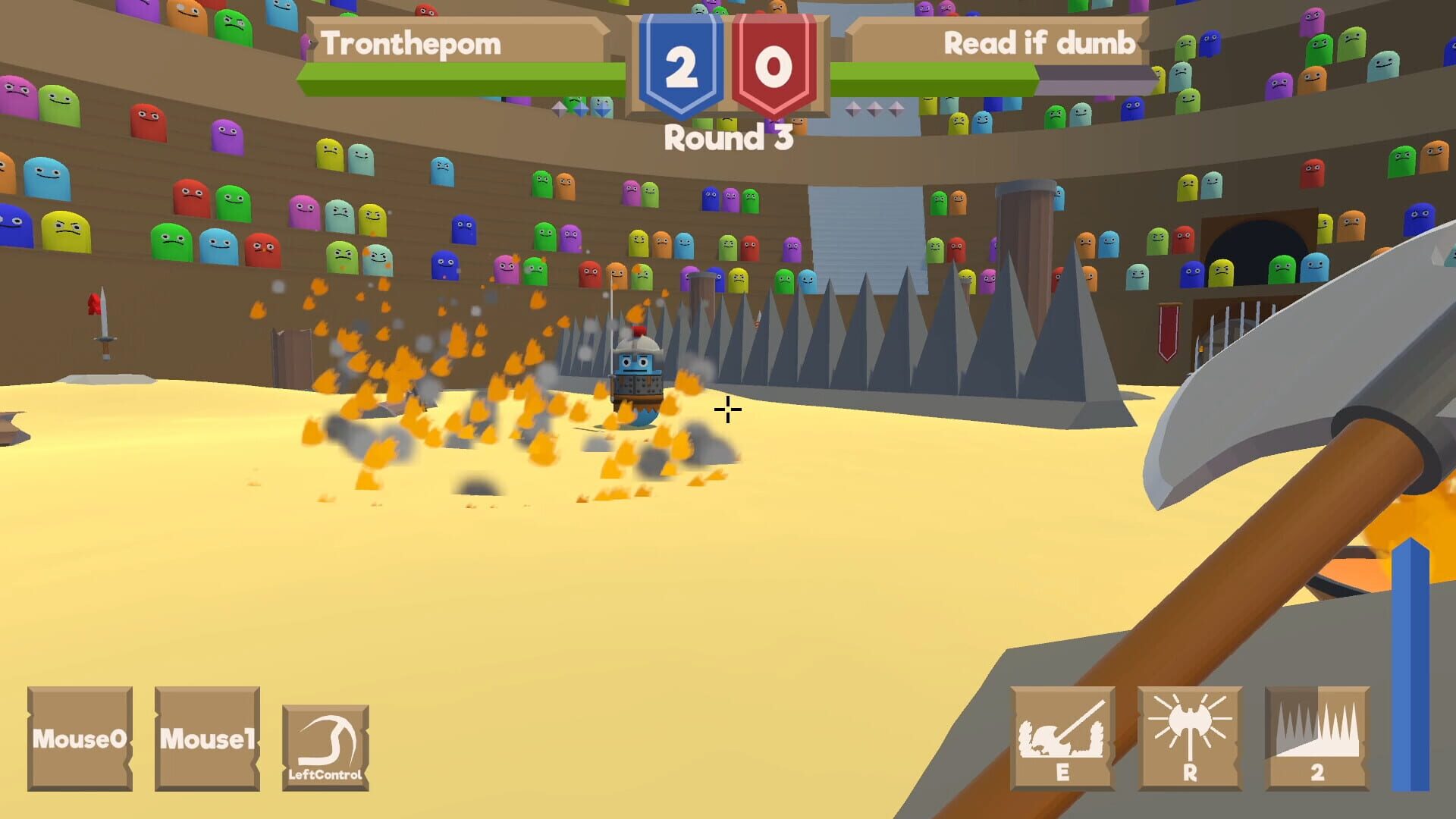Screen dimensions: 1456x819
Task: Click the red flag on the sword in the sand
Action: point(93,303)
